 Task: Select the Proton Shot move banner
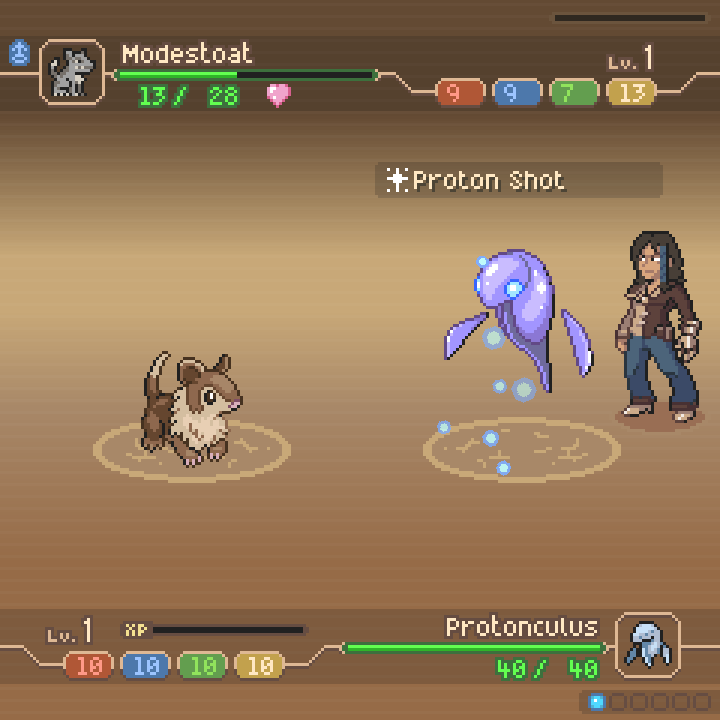pos(518,181)
